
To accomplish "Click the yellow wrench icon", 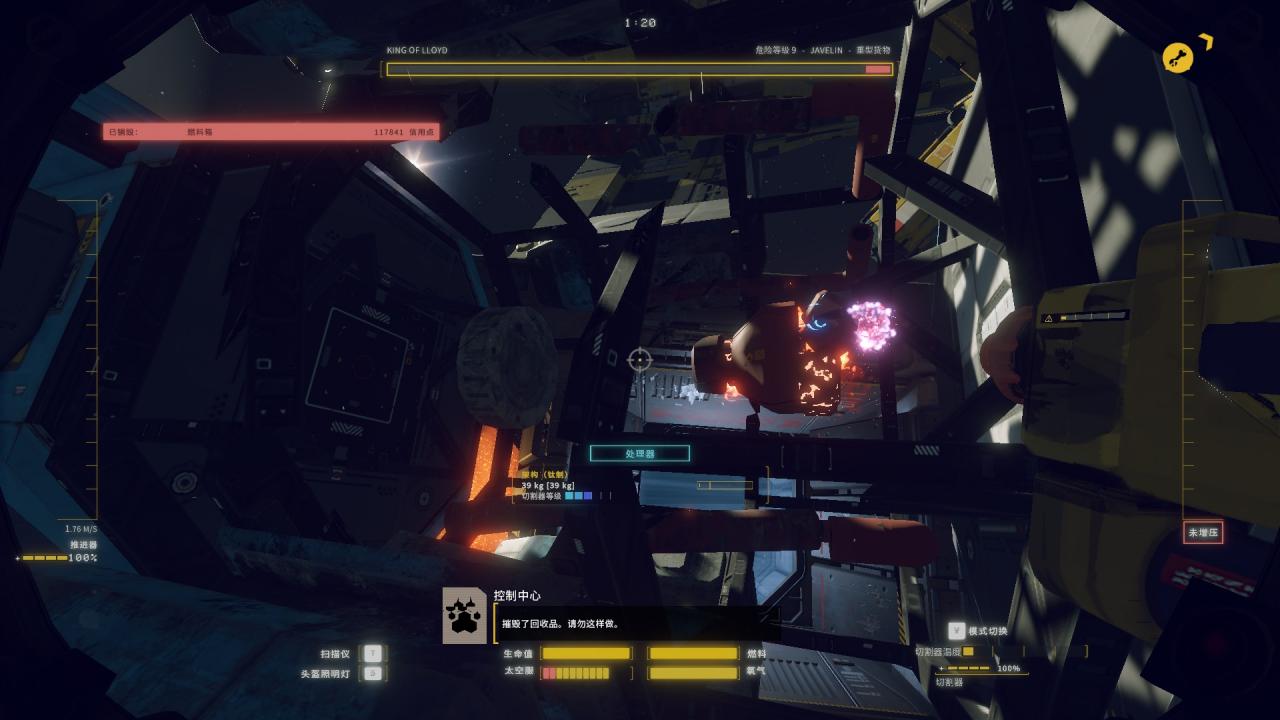I will (1179, 58).
